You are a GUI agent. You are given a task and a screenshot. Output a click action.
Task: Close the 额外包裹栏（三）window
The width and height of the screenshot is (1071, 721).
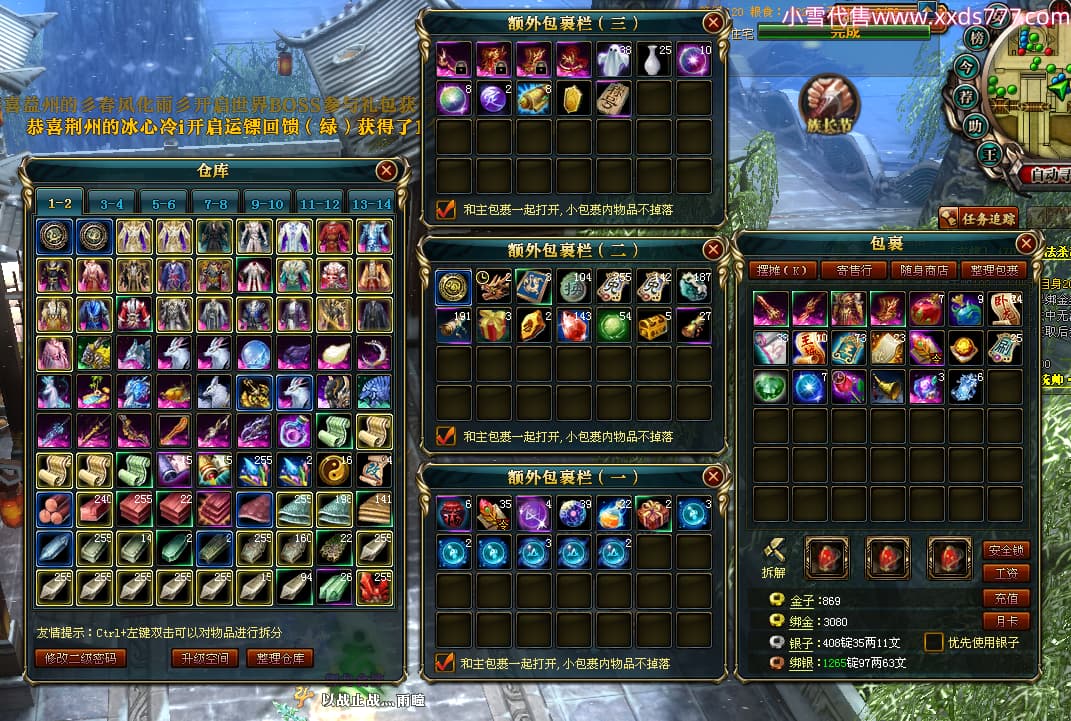[x=713, y=22]
